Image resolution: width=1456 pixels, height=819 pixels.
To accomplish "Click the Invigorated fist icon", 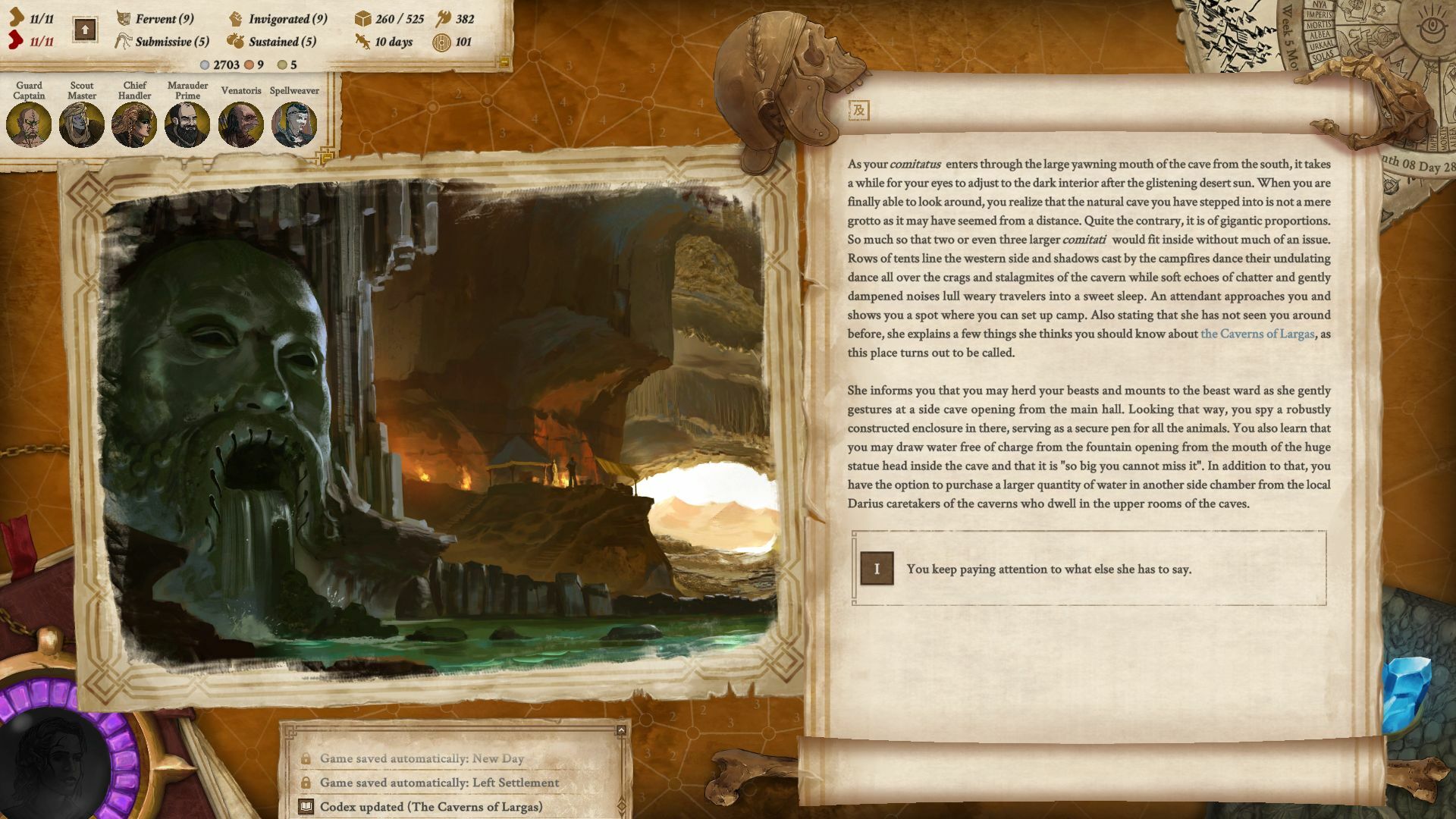I will coord(235,20).
